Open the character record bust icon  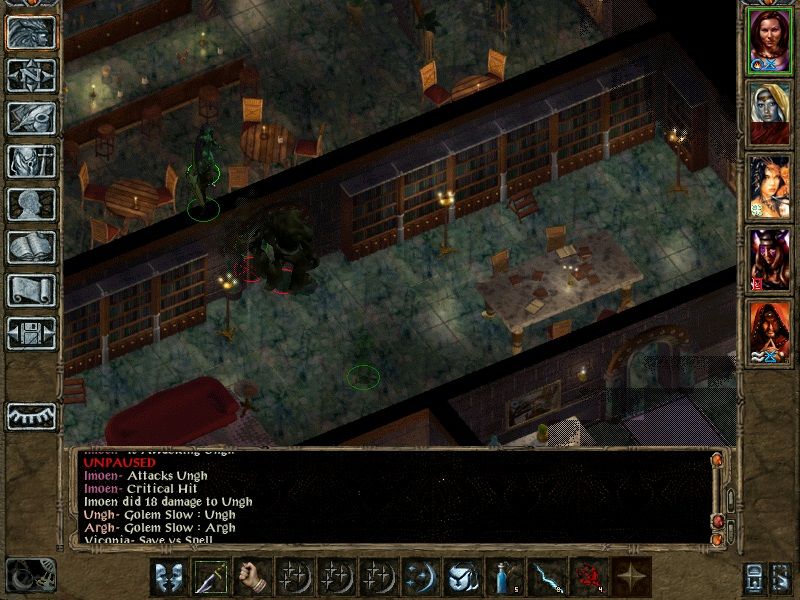[x=31, y=204]
